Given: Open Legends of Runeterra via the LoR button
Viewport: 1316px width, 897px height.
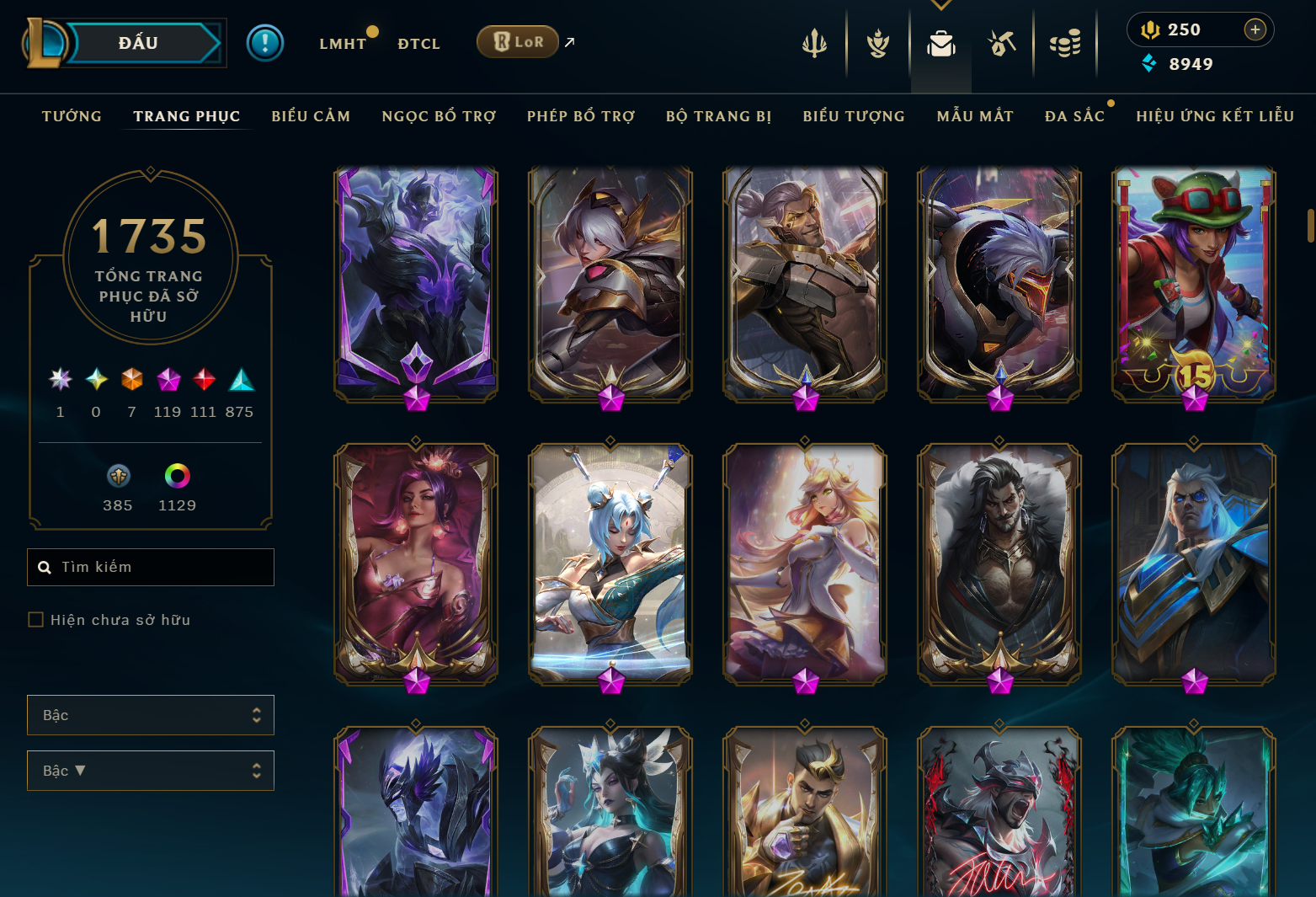Looking at the screenshot, I should tap(518, 40).
